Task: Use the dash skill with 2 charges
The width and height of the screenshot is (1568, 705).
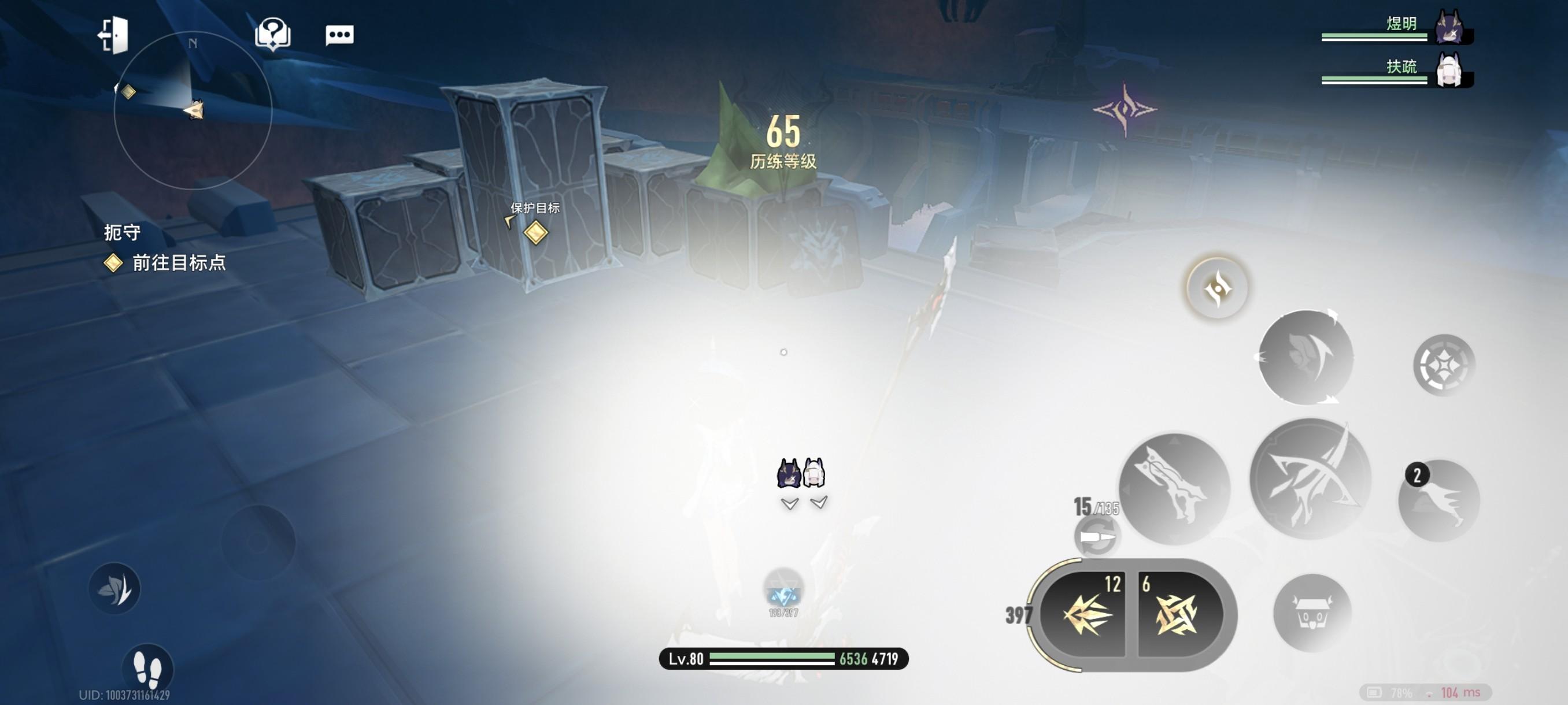Action: pyautogui.click(x=1439, y=500)
